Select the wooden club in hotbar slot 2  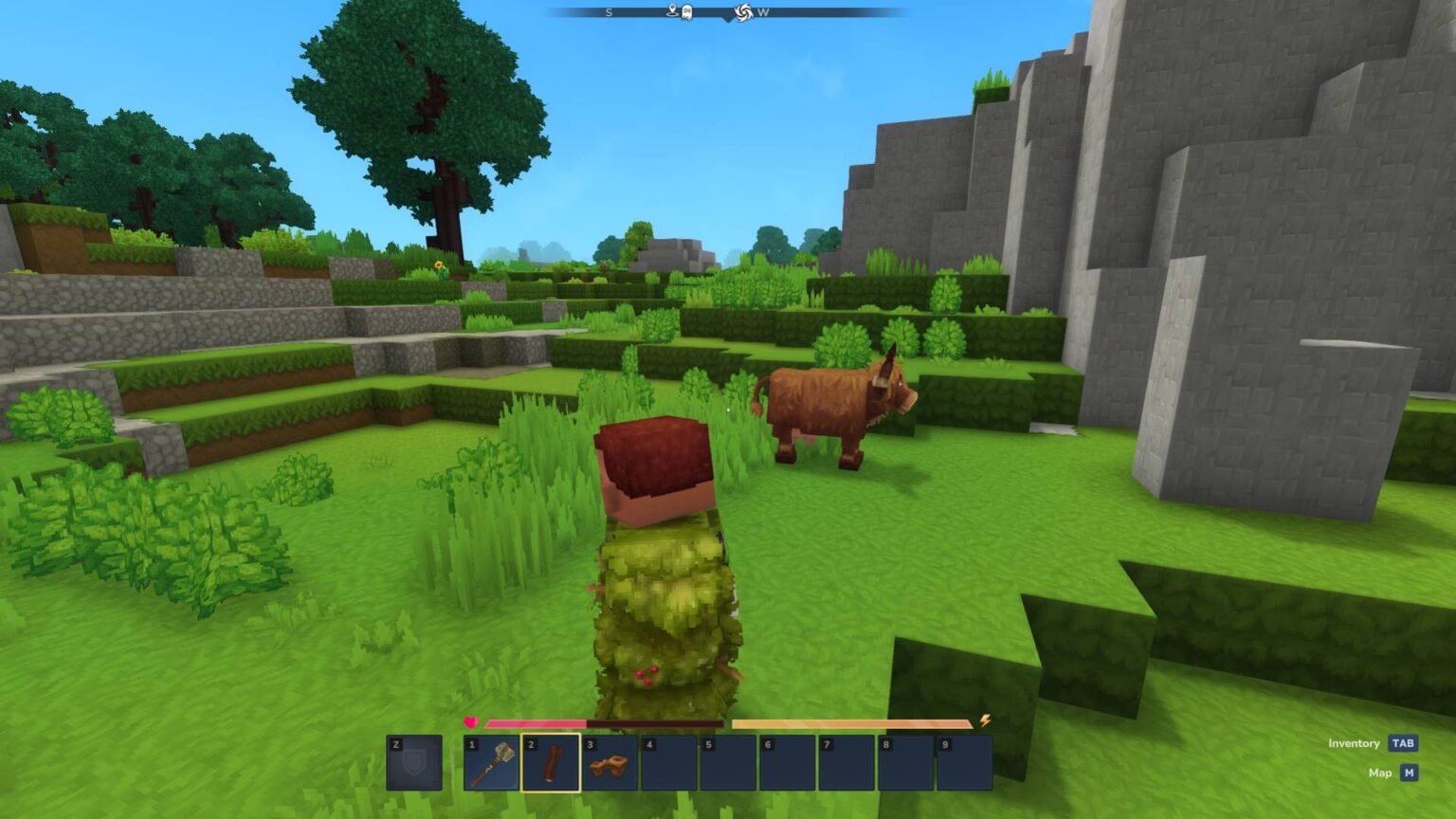click(552, 760)
